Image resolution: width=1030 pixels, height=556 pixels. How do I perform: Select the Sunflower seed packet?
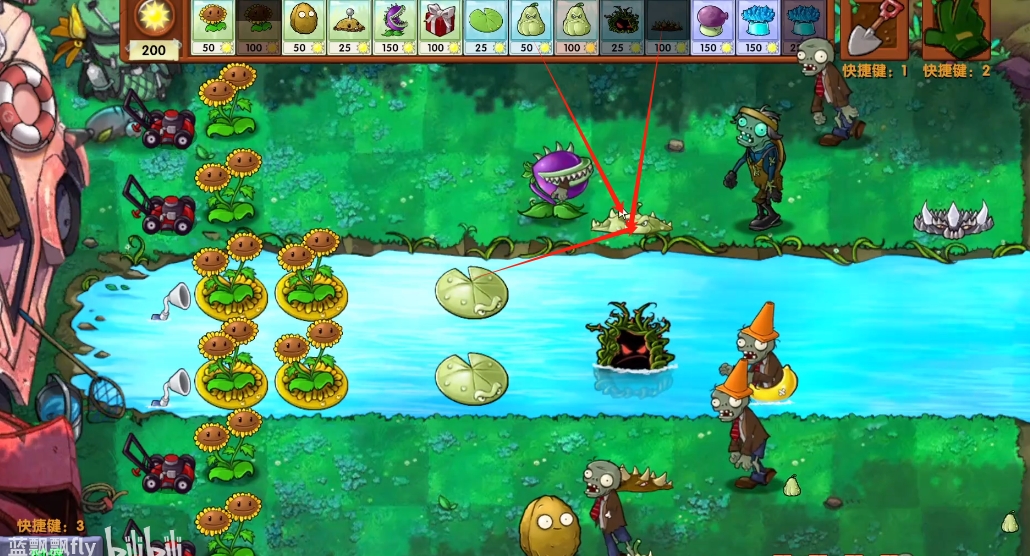click(x=212, y=27)
